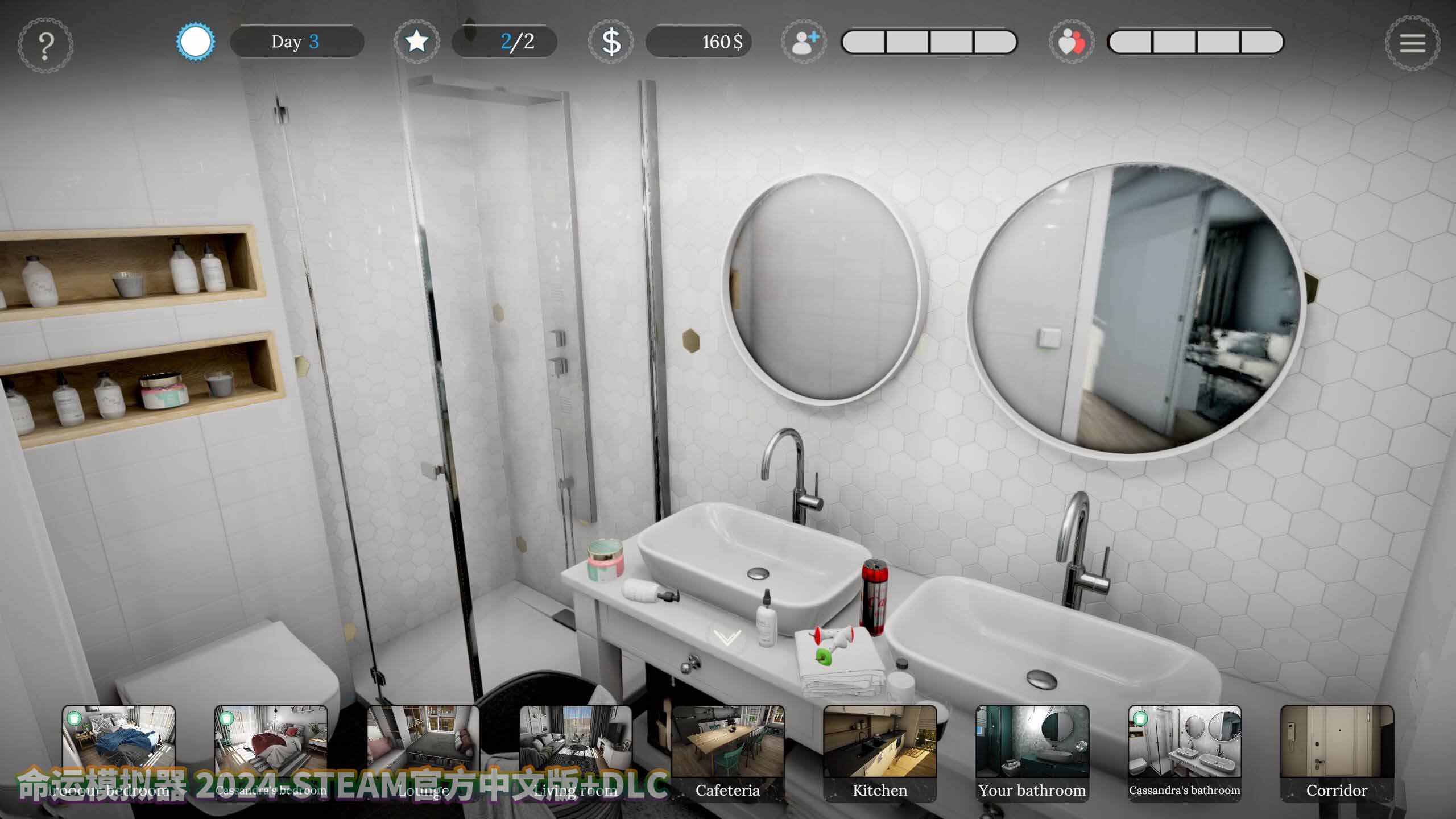Select the star points icon
This screenshot has width=1456, height=819.
(416, 42)
